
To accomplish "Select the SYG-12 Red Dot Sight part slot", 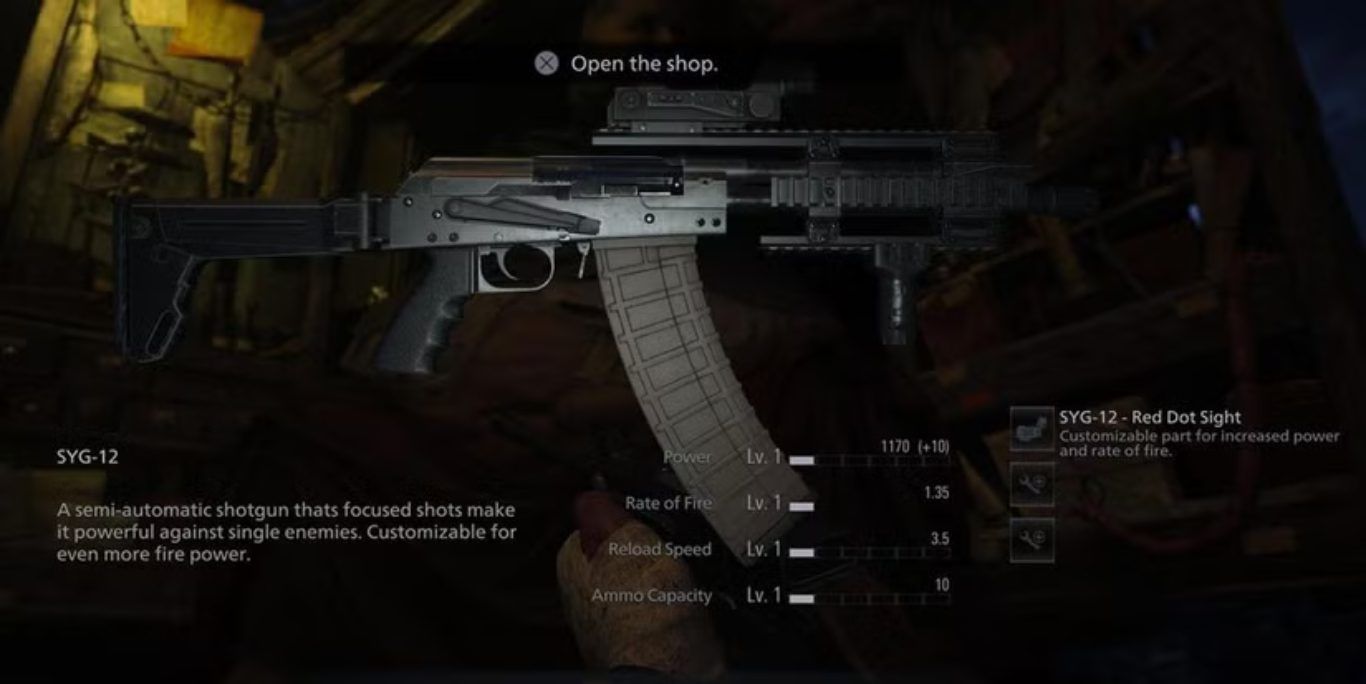I will point(1031,429).
